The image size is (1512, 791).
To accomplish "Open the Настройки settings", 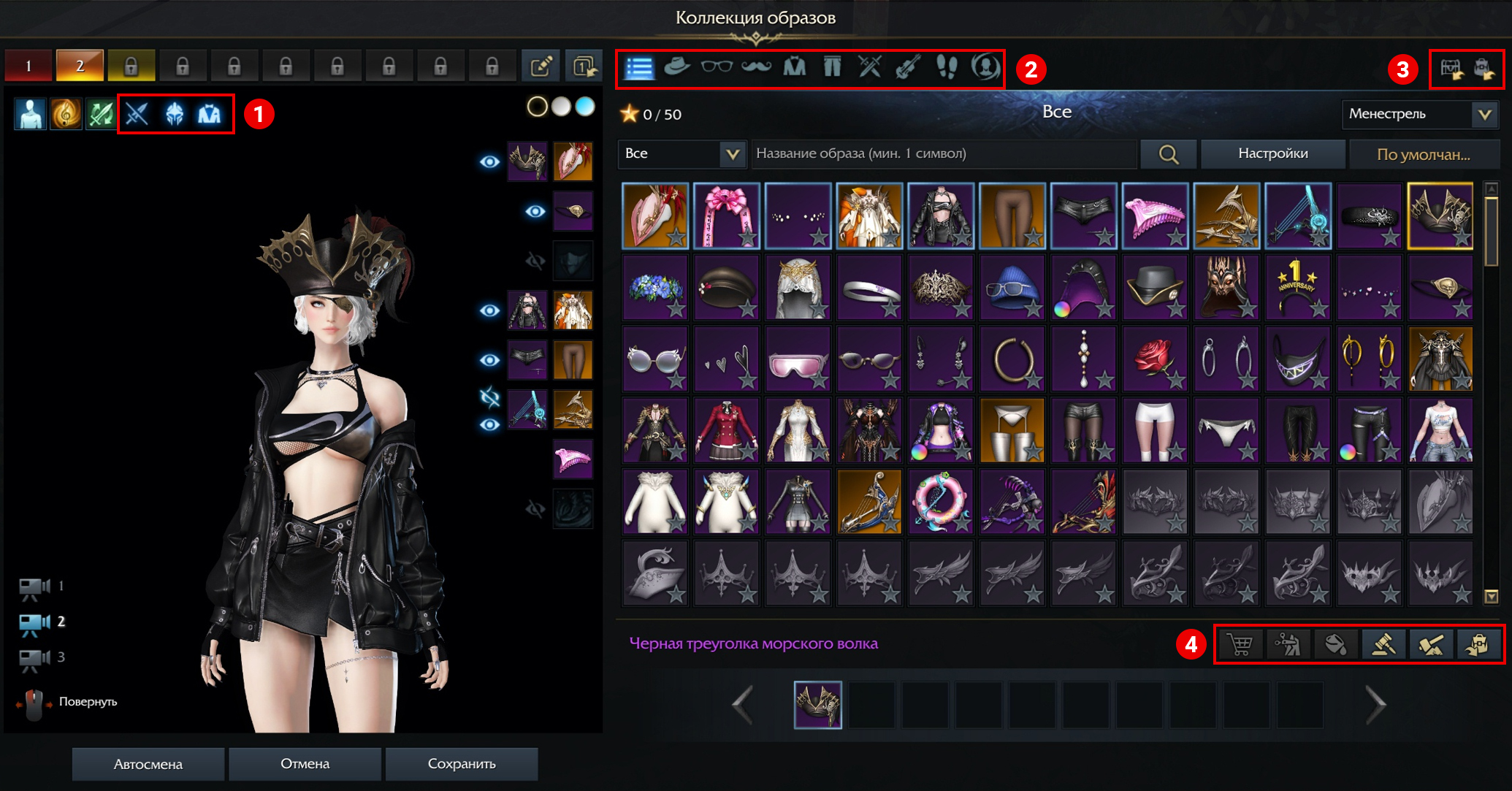I will click(x=1272, y=153).
